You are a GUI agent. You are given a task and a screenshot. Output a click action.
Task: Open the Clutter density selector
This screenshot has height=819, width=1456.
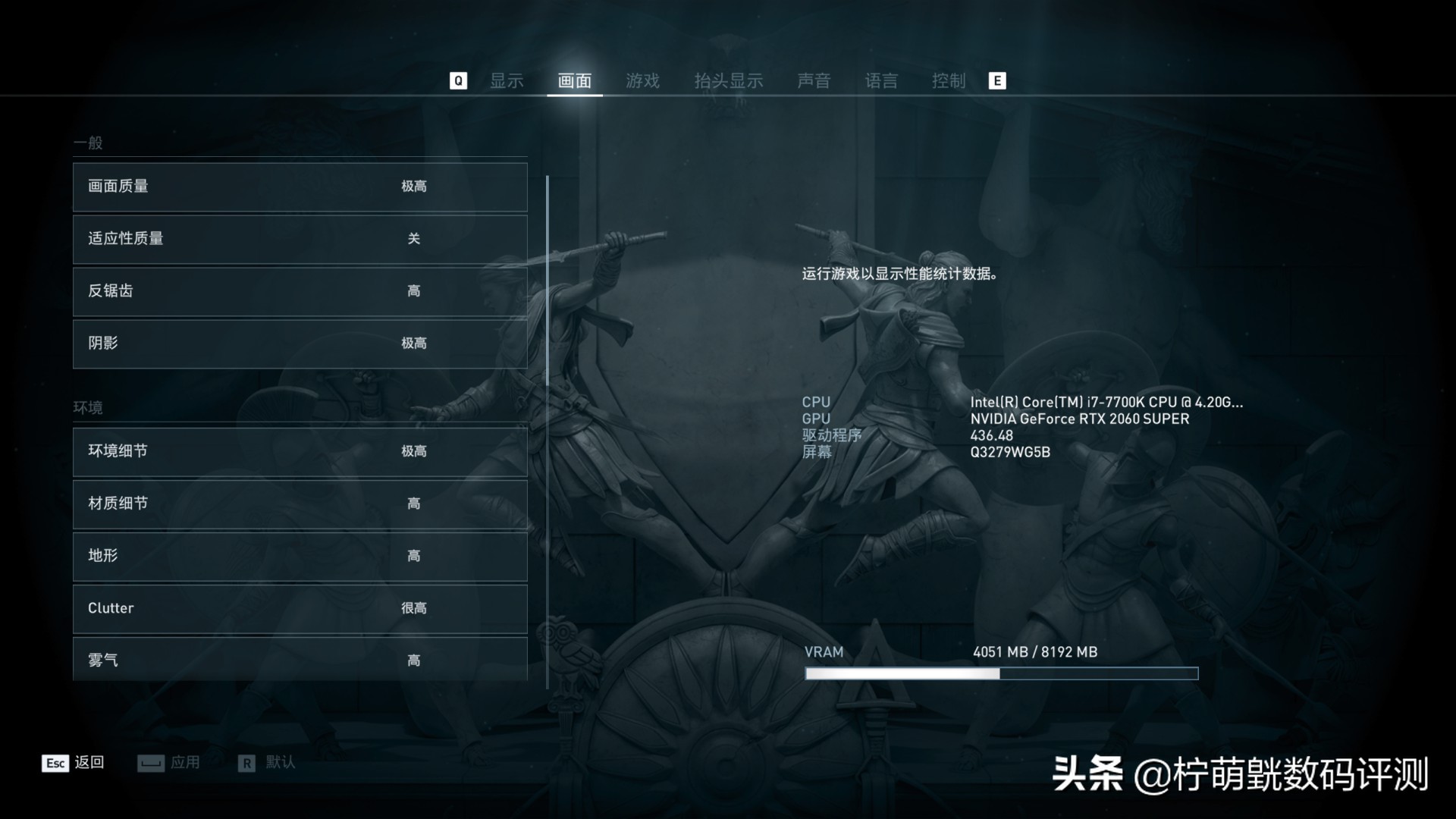coord(300,608)
